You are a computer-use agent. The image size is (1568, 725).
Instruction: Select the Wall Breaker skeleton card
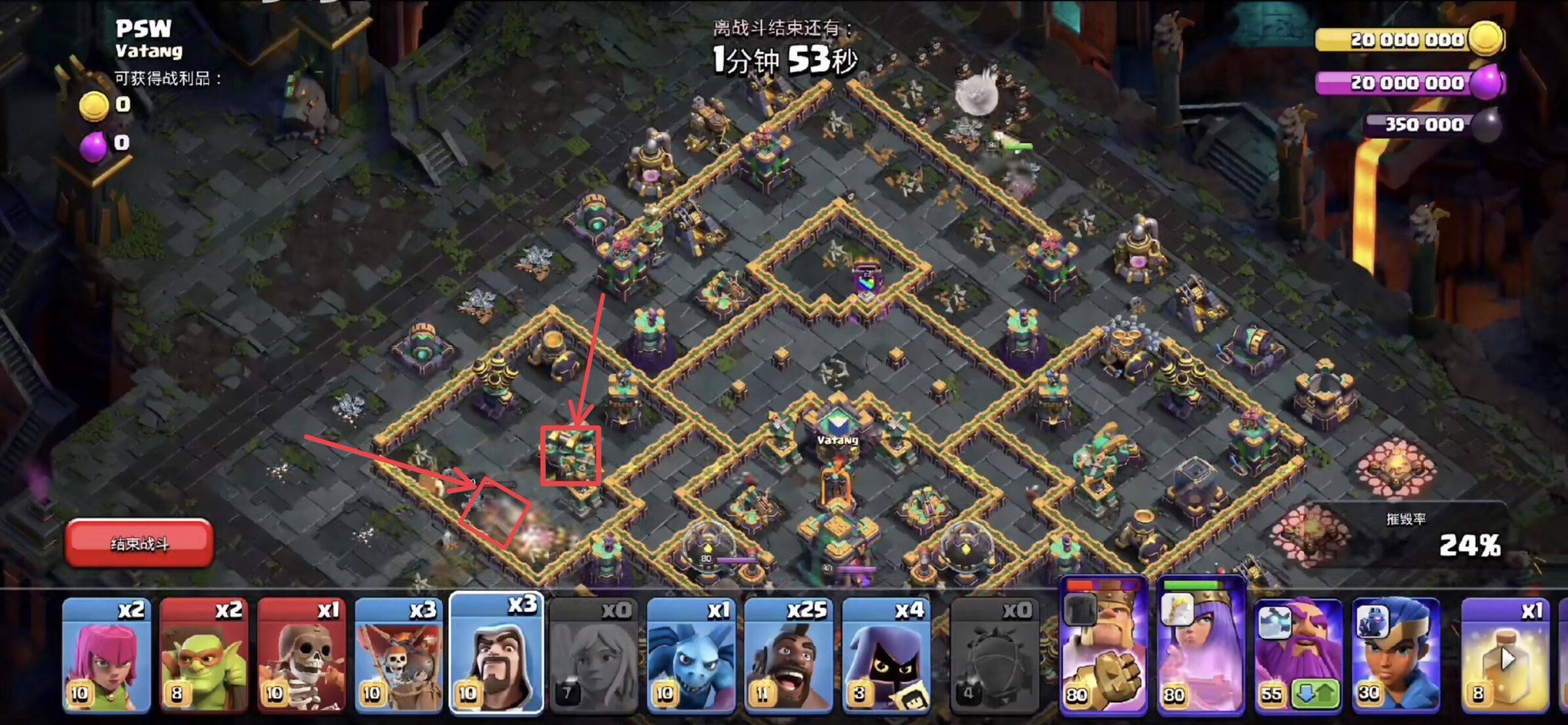[x=302, y=655]
